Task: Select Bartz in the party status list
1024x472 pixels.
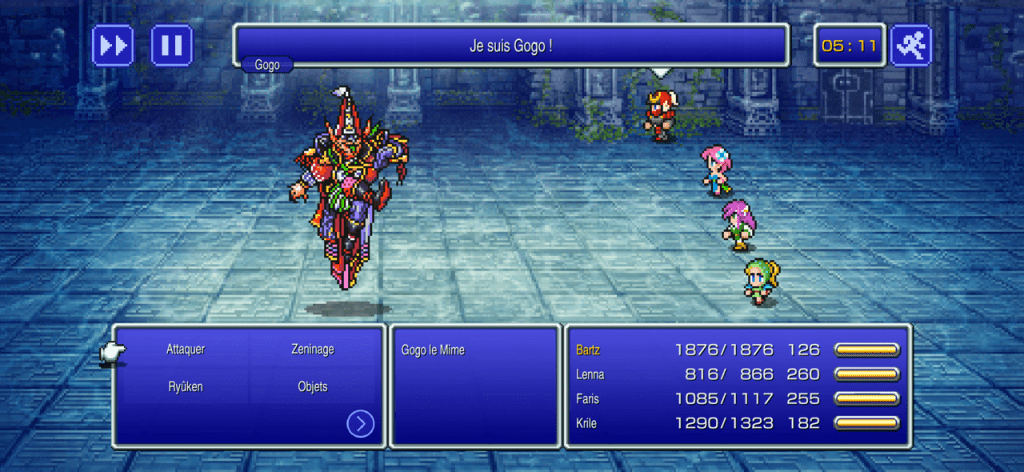Action: (737, 350)
